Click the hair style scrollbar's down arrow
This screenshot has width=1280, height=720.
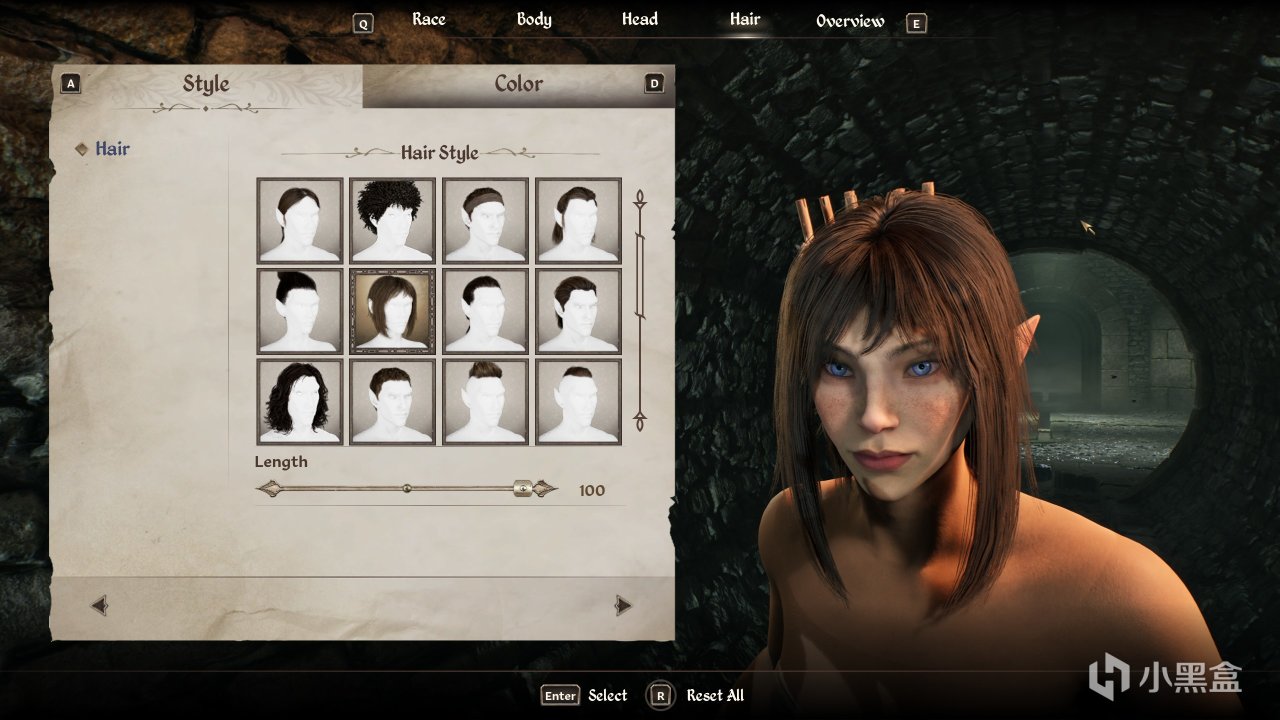[x=640, y=421]
